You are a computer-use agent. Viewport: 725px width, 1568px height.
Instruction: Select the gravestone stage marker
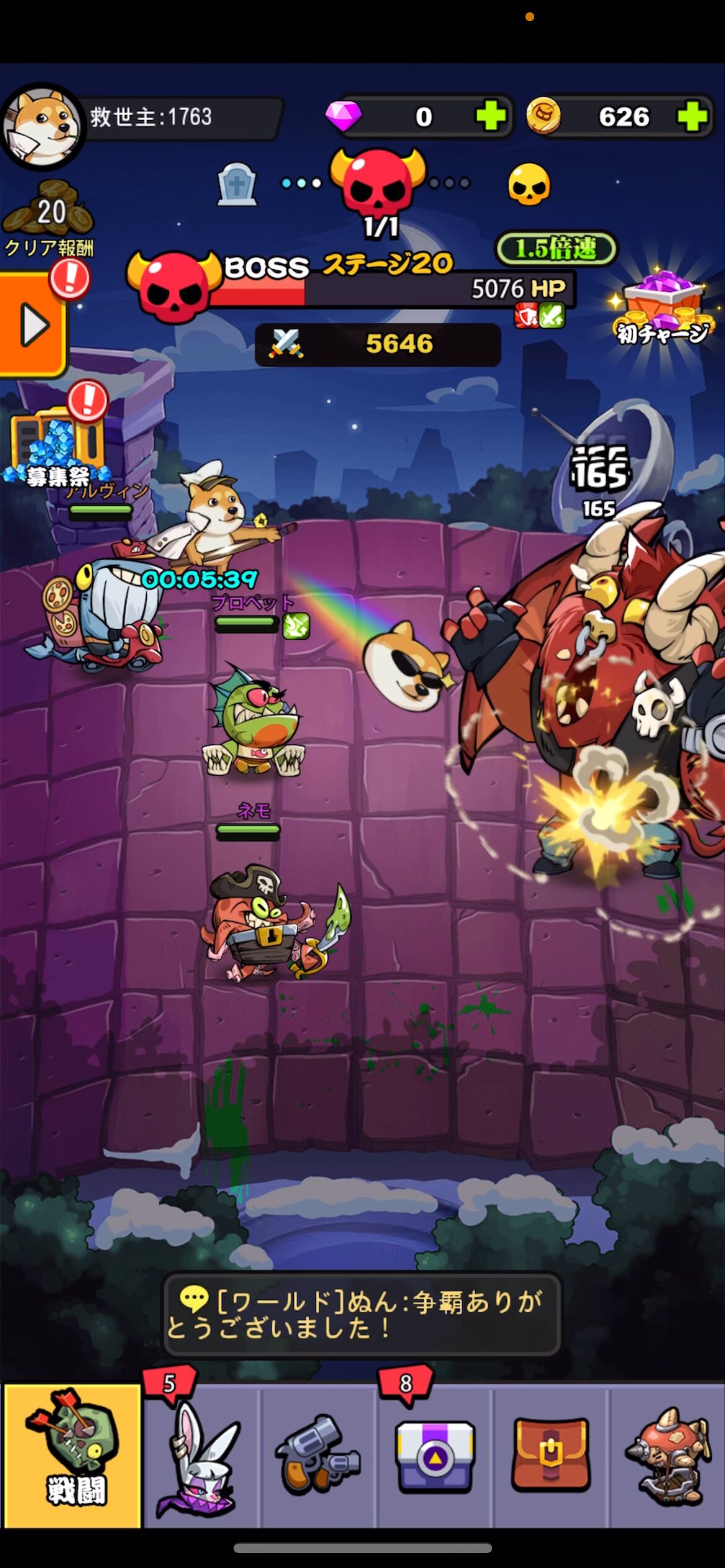click(237, 185)
